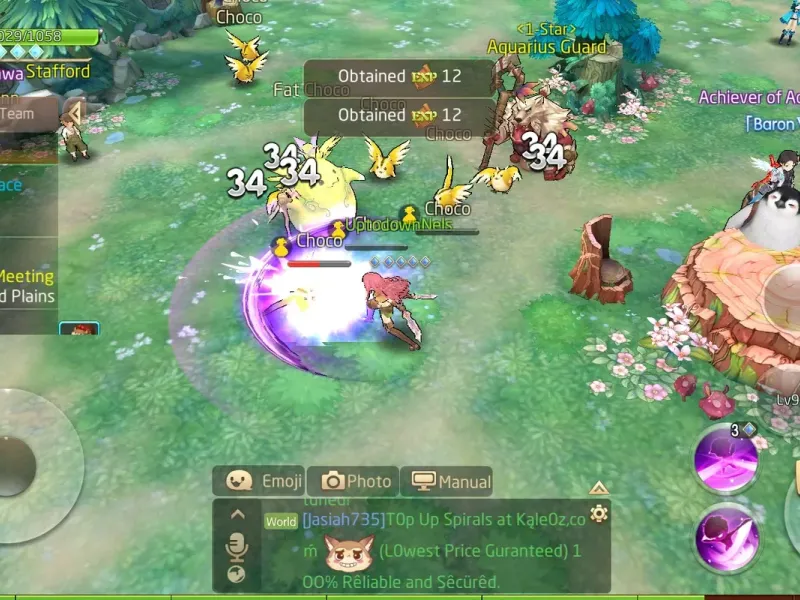Open chat settings gear icon

point(598,514)
